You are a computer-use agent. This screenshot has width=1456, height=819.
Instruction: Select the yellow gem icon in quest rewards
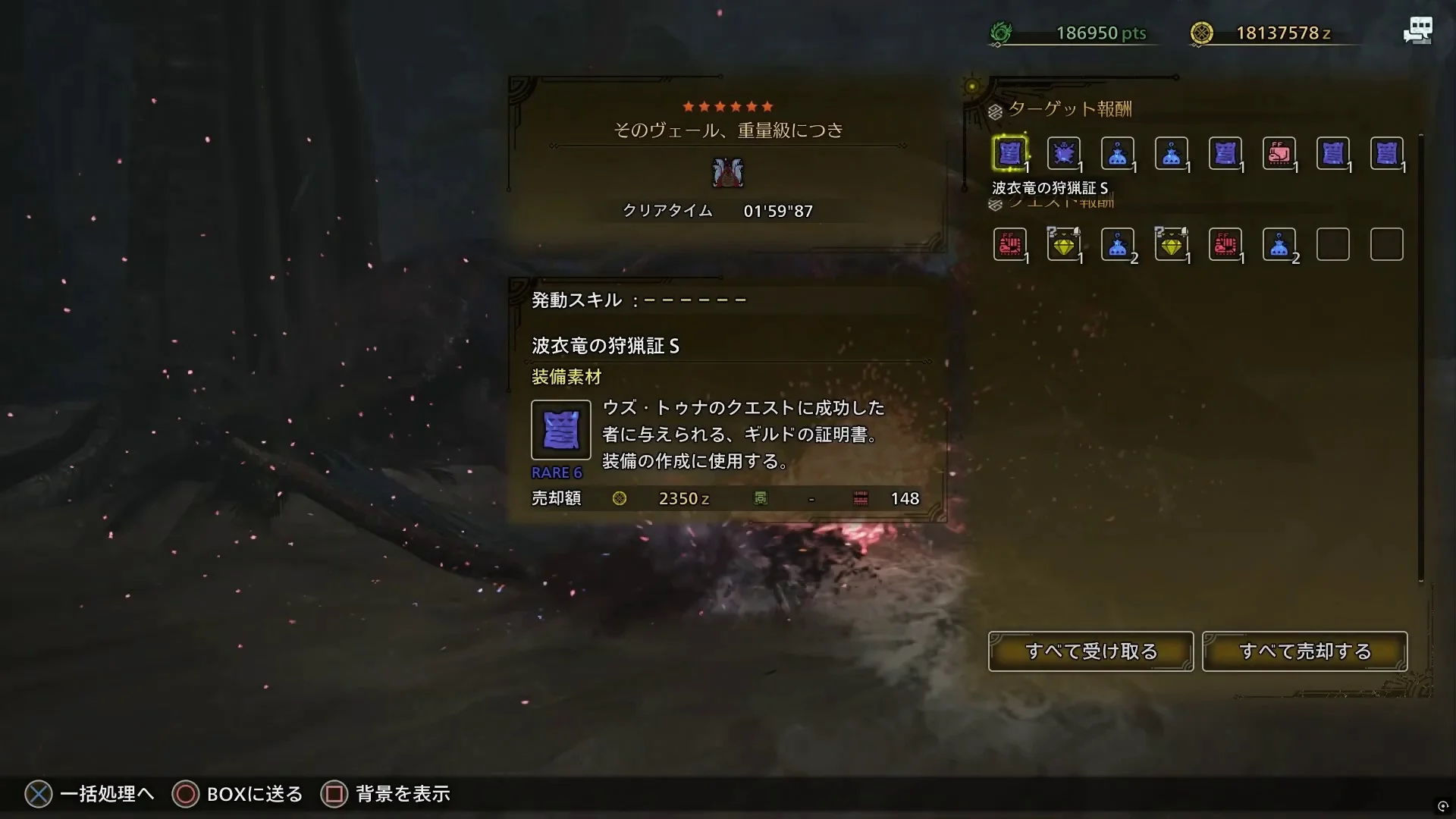click(x=1064, y=244)
